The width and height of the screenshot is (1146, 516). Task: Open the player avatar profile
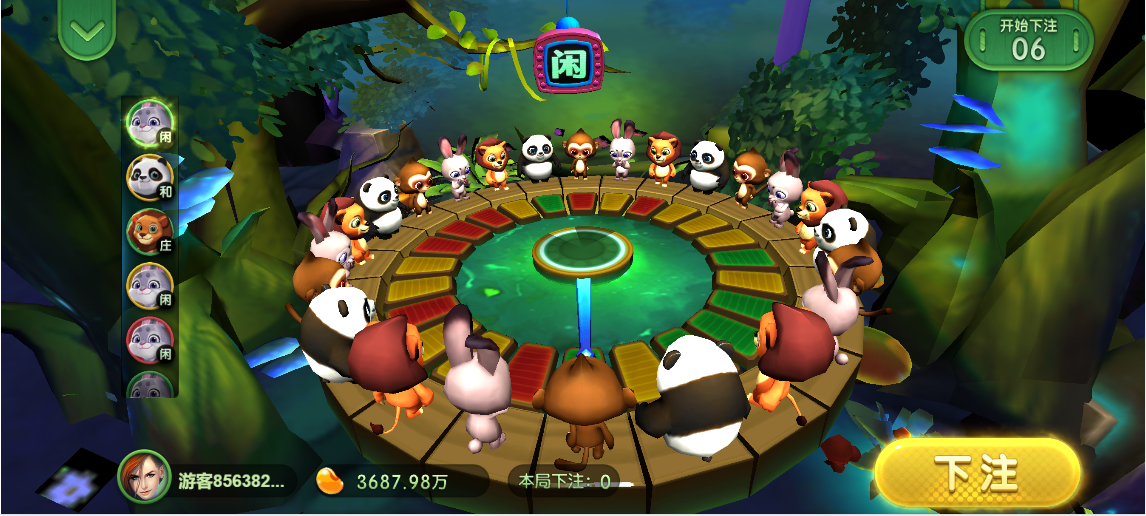coord(144,478)
